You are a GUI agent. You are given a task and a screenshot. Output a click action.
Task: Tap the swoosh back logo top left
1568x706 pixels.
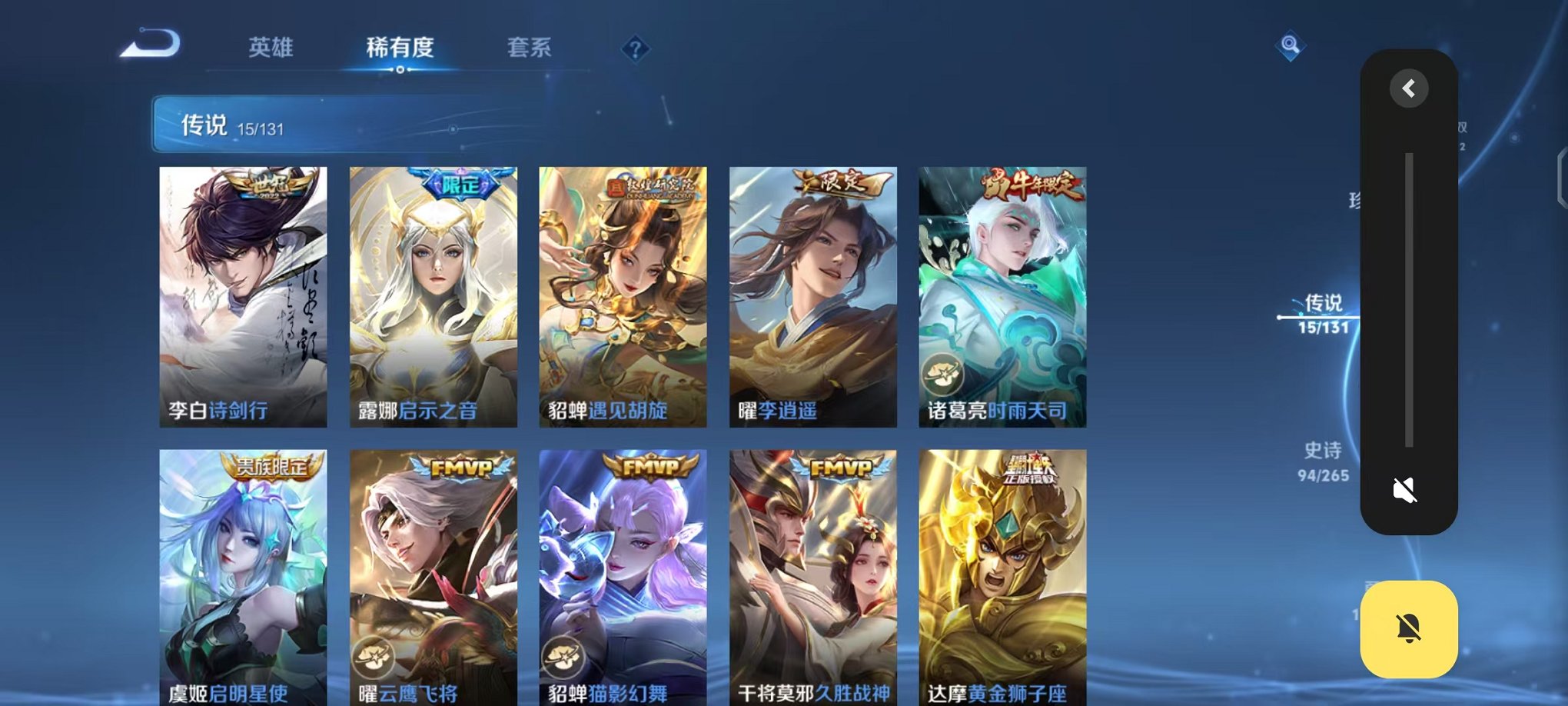(x=151, y=44)
